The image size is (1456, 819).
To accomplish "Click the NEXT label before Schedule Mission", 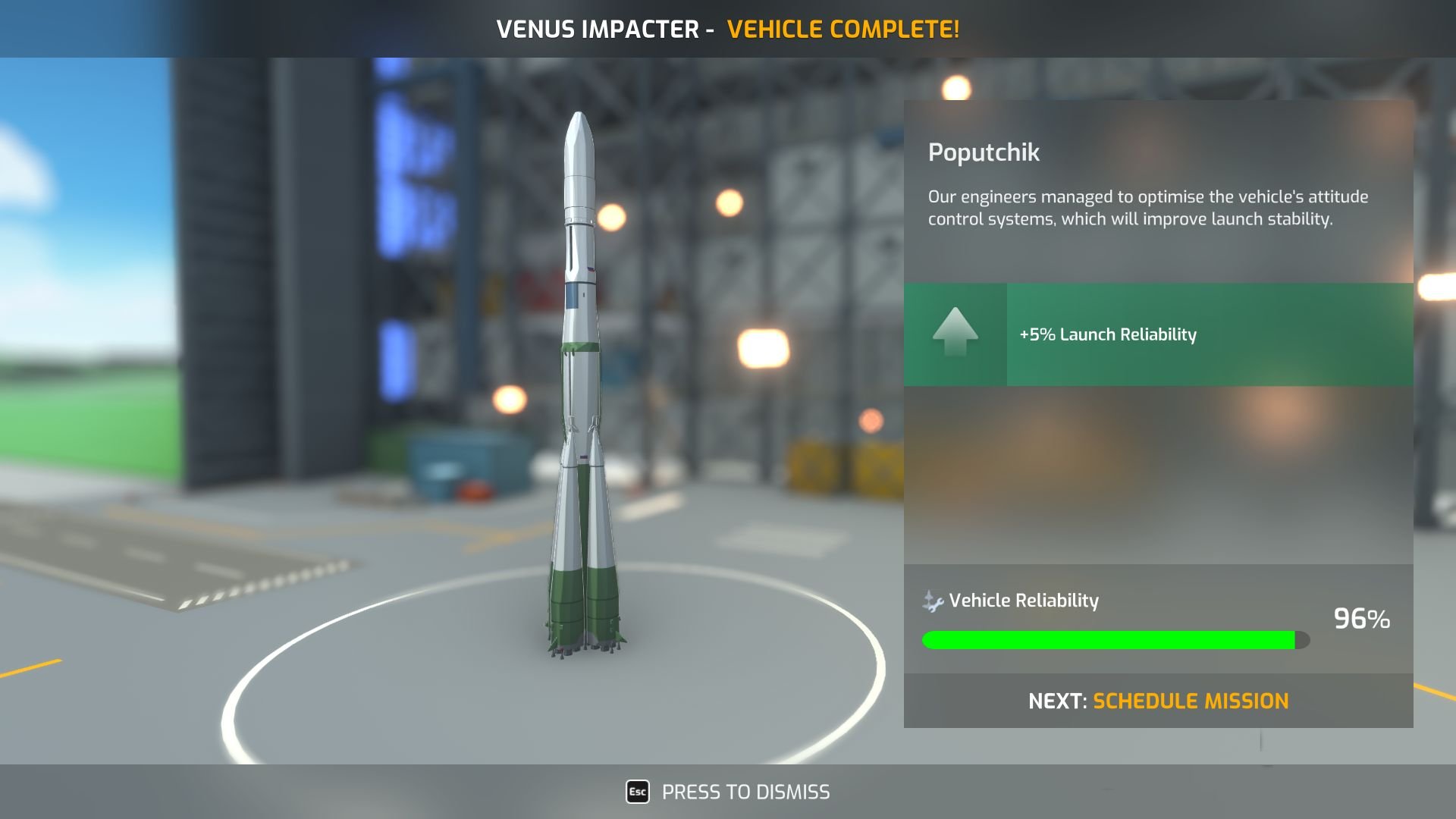I will [x=1058, y=701].
